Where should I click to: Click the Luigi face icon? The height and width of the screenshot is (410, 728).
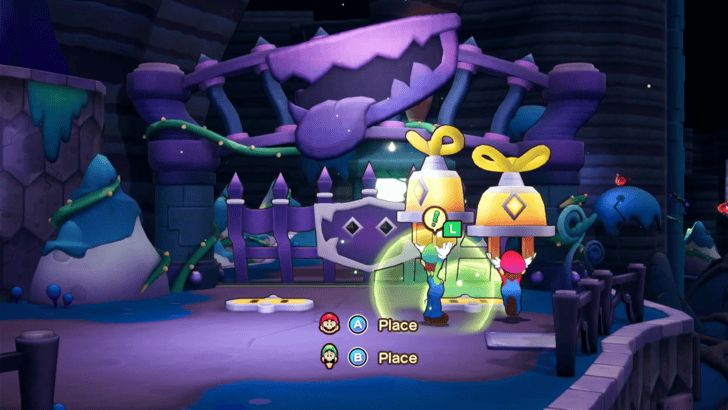[328, 356]
